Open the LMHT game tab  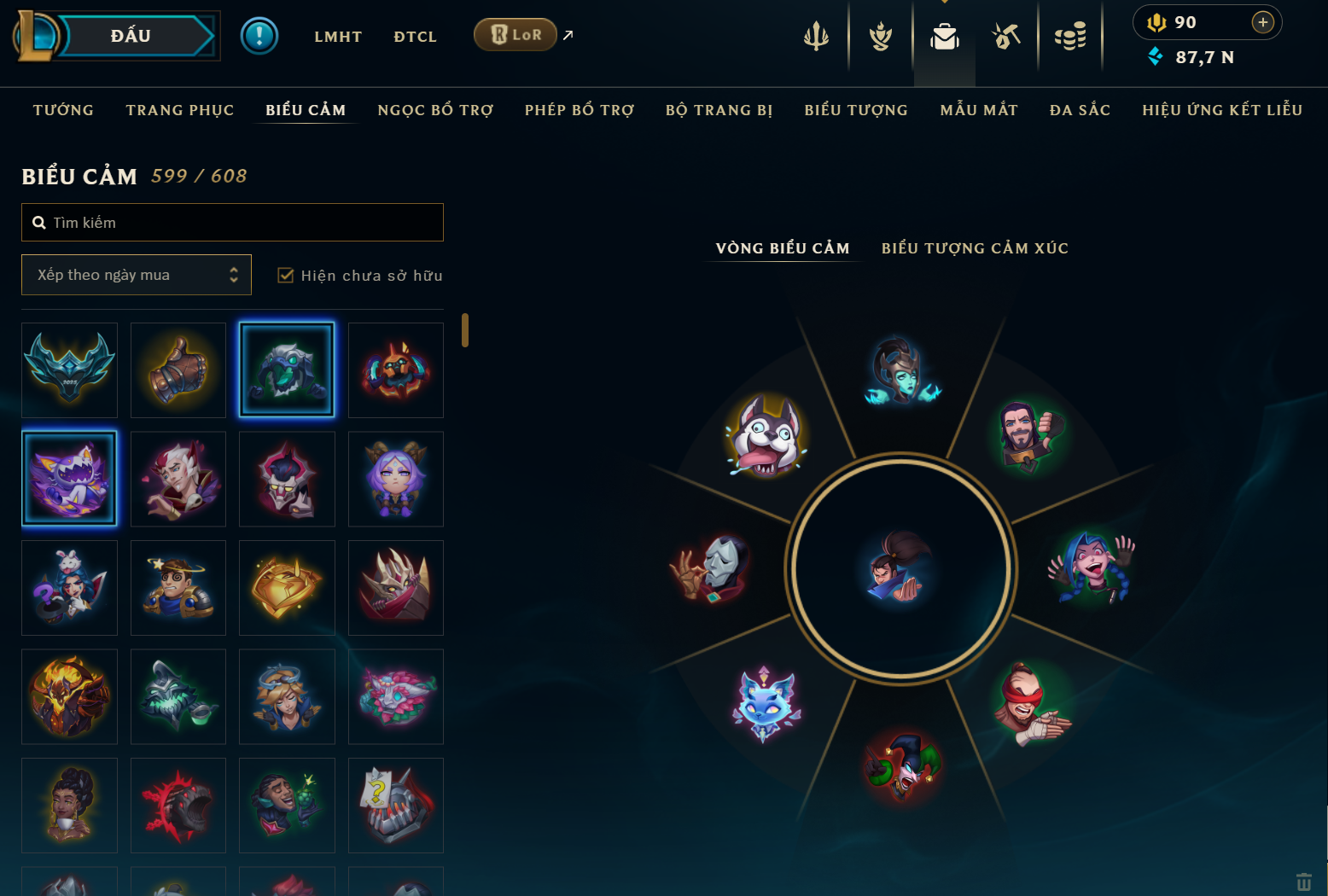pos(338,37)
